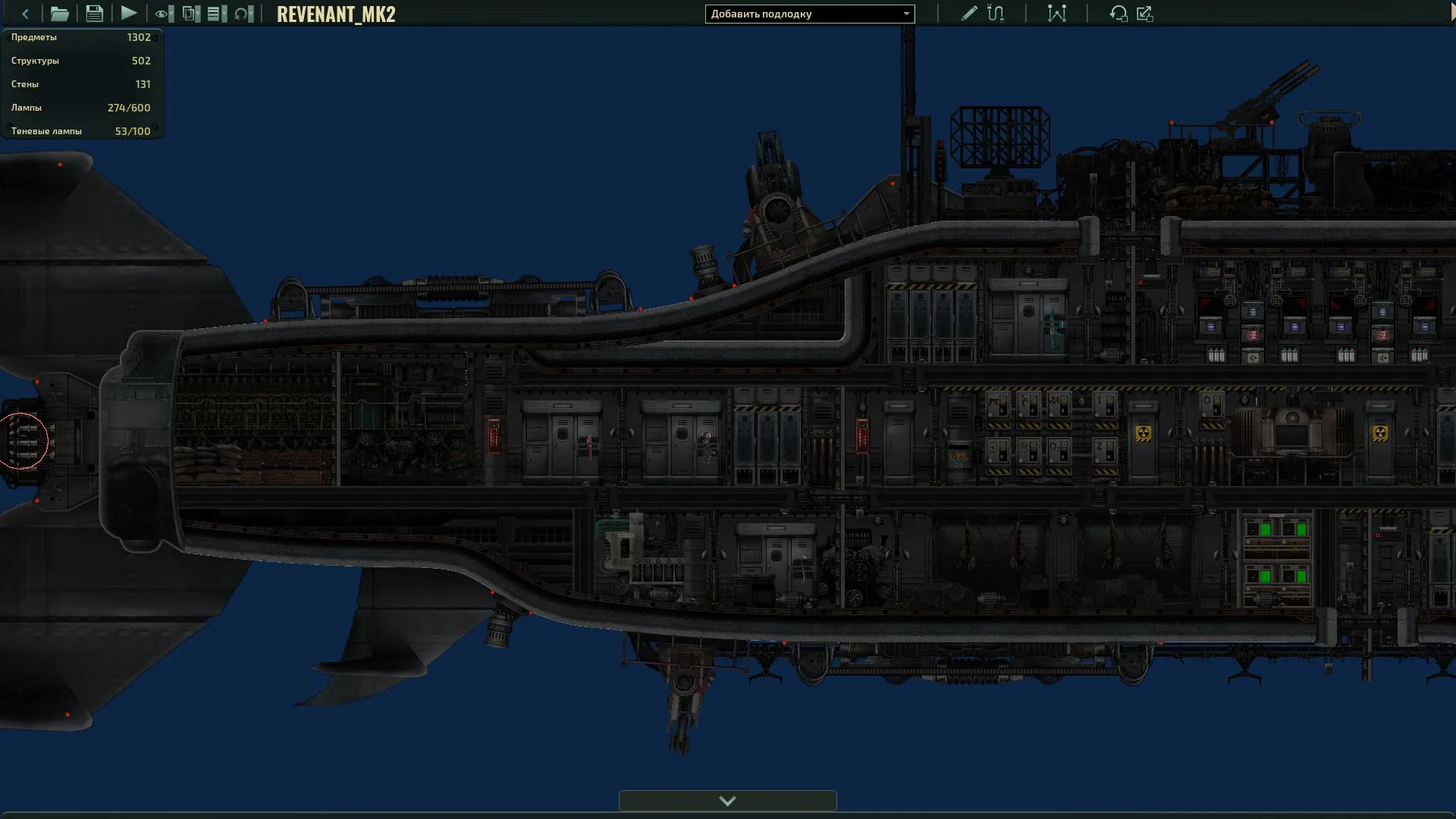Select the pencil edit tool

point(968,14)
